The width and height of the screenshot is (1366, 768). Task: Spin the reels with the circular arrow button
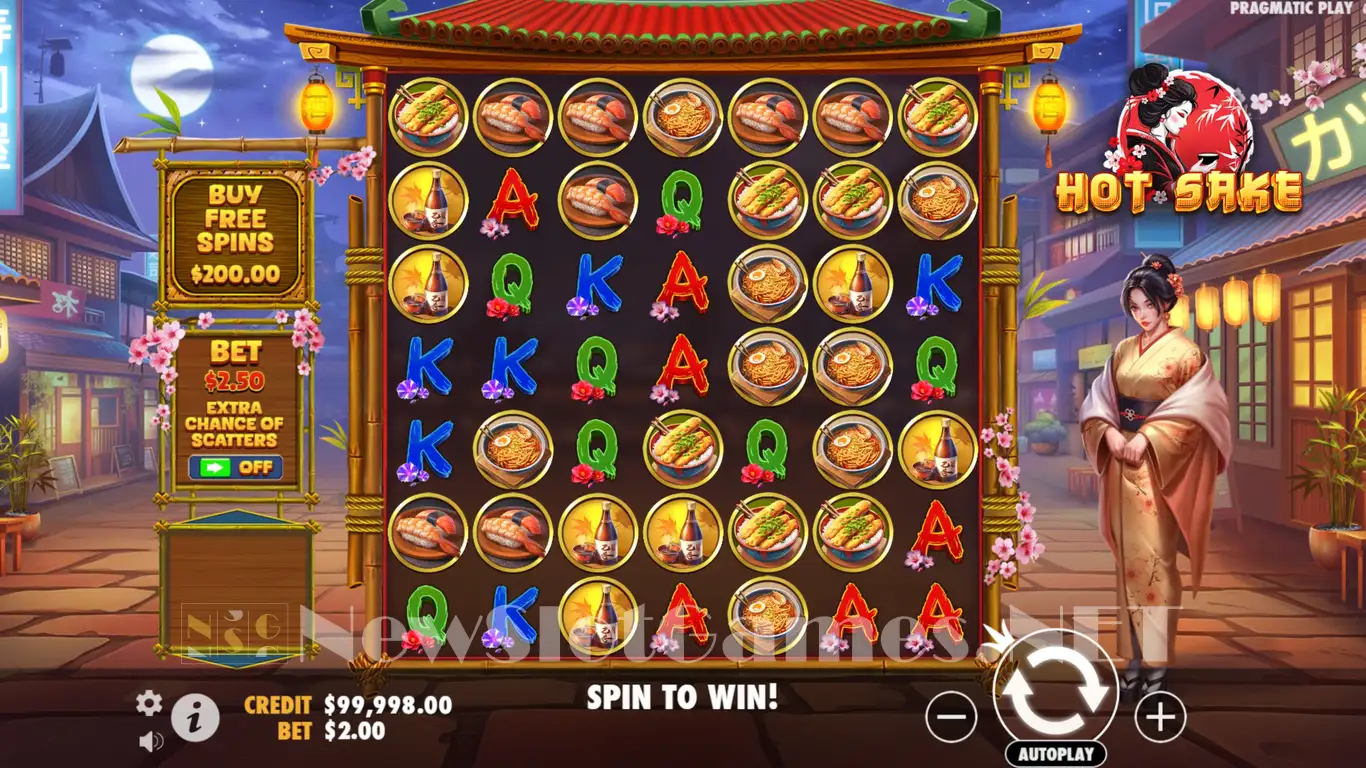pyautogui.click(x=1055, y=689)
